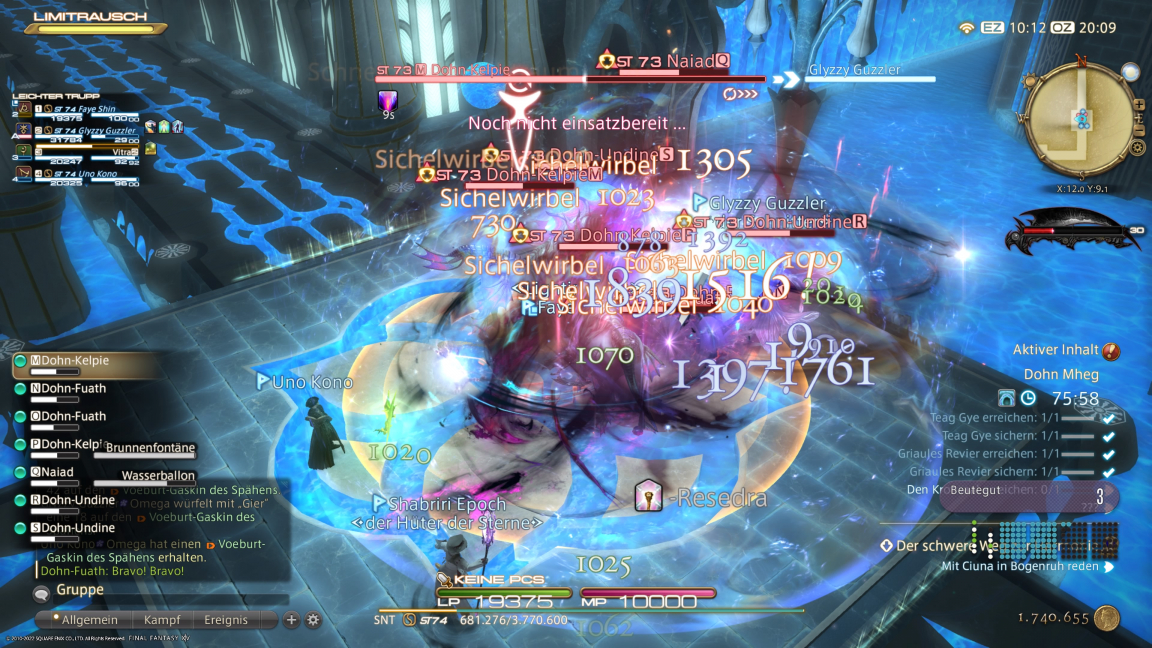The width and height of the screenshot is (1152, 648).
Task: Open the Dohn Mheg duty info
Action: 1061,375
